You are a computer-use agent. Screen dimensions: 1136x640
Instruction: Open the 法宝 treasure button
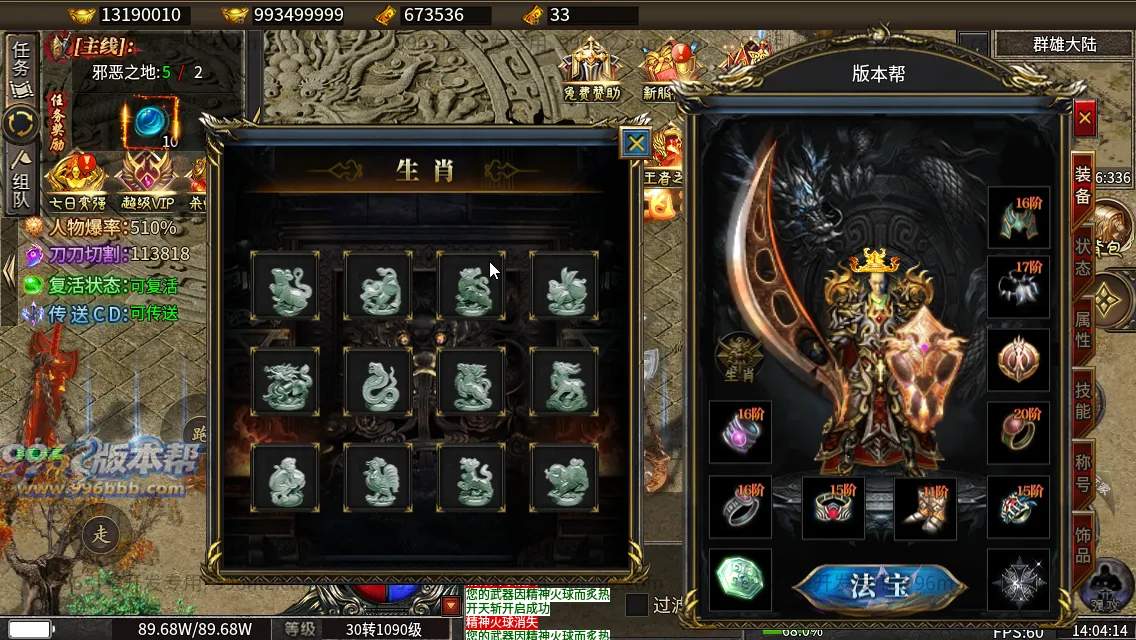click(x=878, y=584)
